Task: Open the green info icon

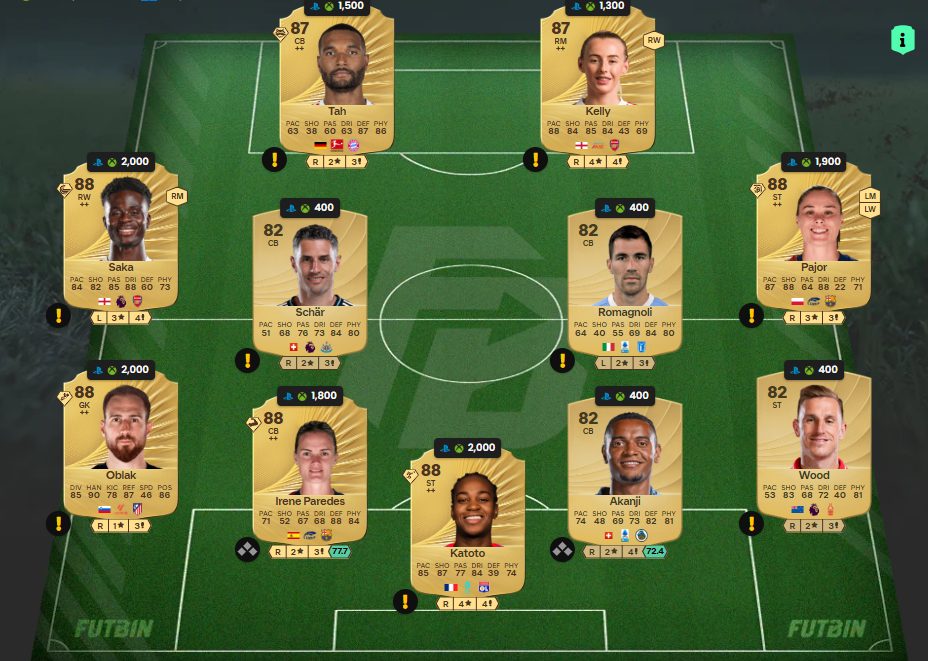Action: [x=902, y=40]
